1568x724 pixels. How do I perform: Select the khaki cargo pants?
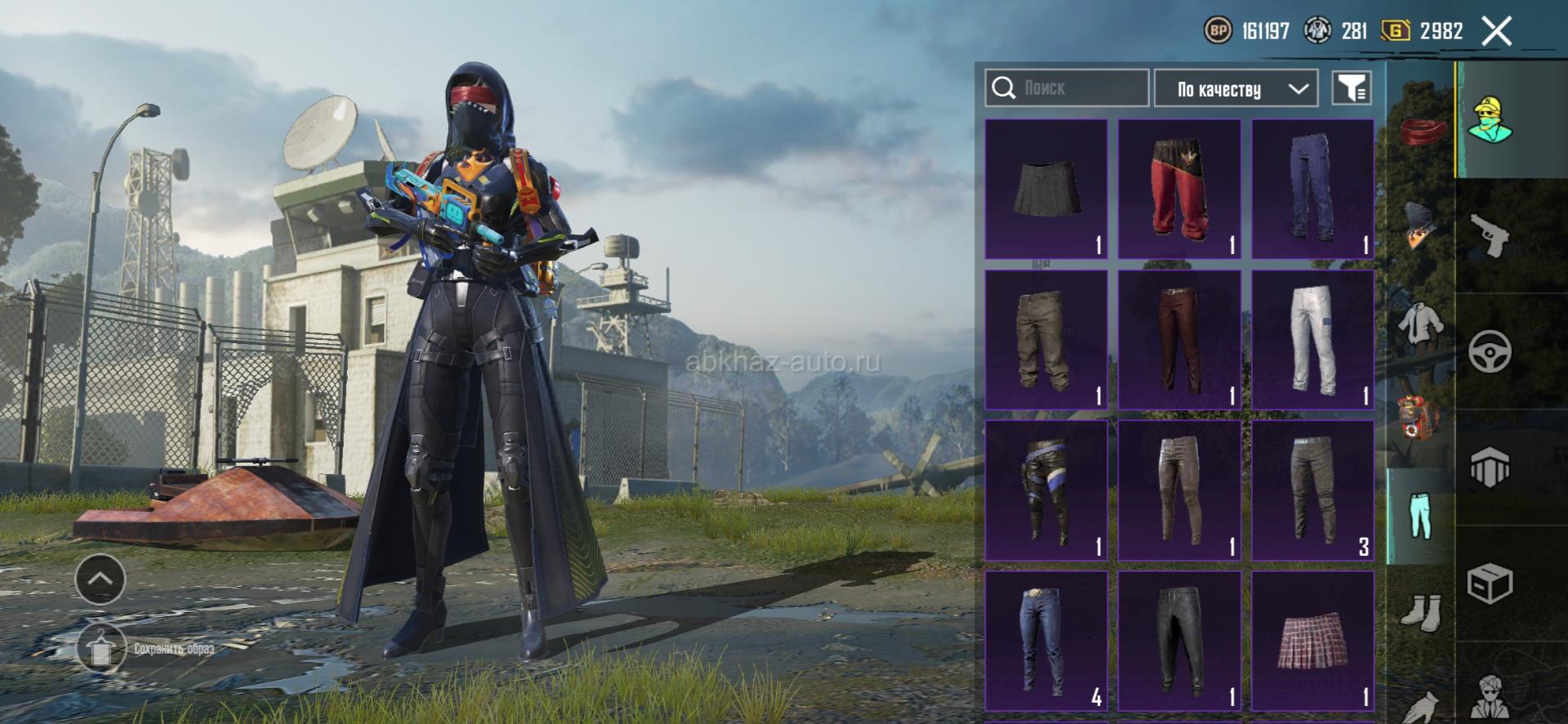tap(1046, 340)
